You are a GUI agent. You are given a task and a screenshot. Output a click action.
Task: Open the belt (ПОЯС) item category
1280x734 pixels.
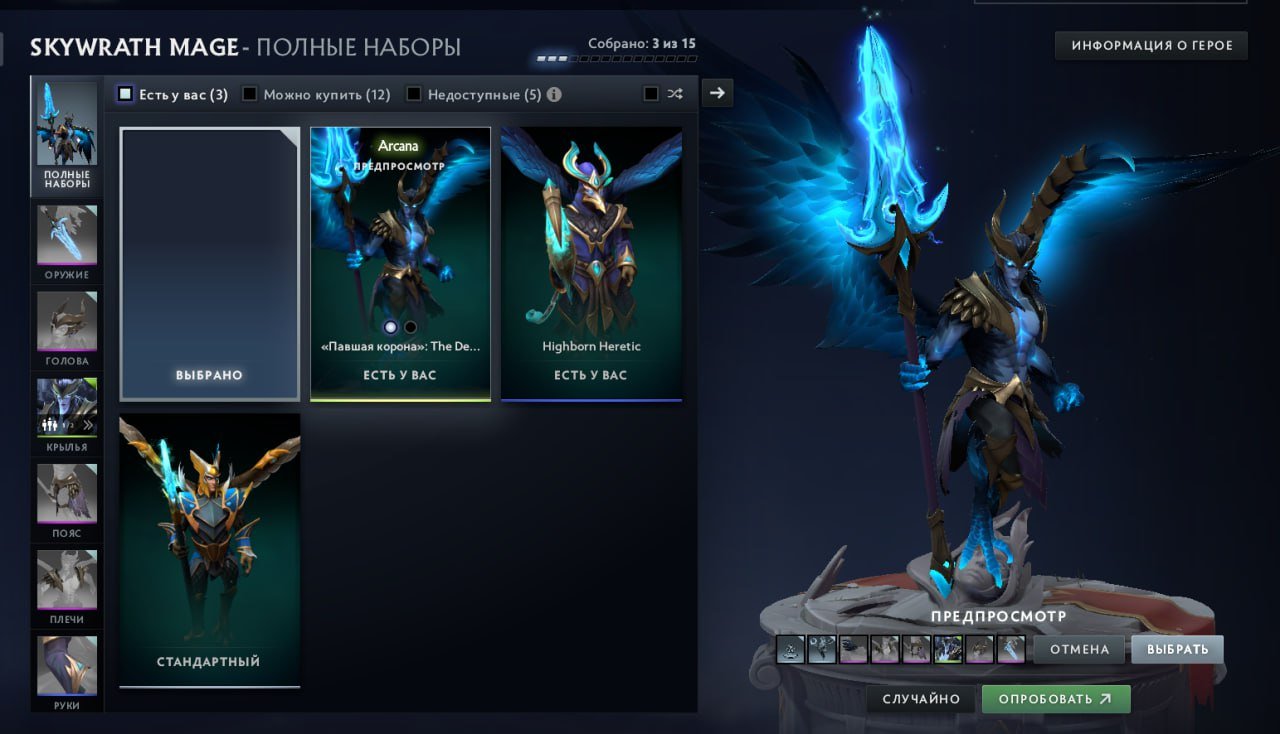tap(66, 494)
